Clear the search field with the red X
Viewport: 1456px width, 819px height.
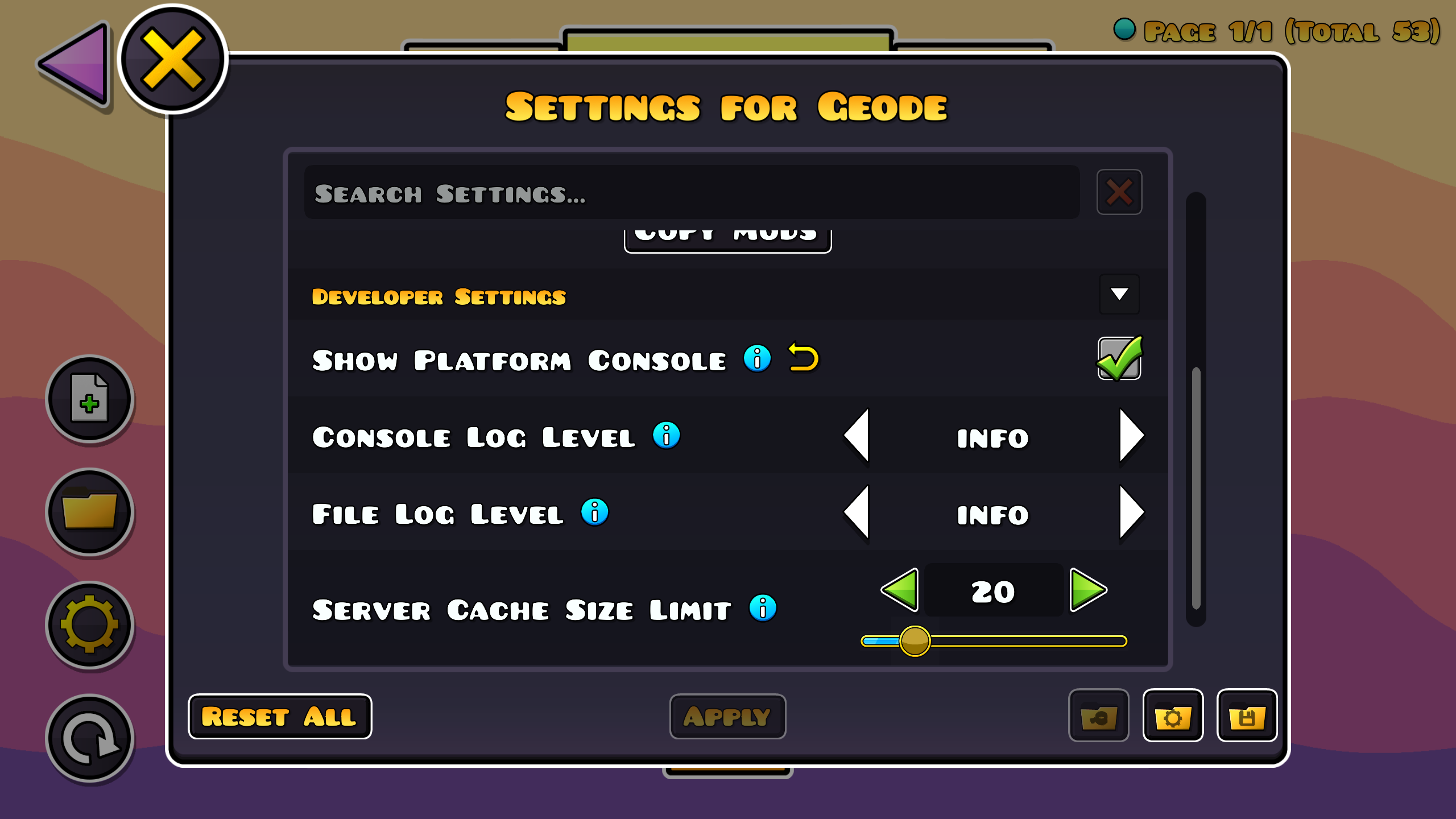(x=1118, y=192)
